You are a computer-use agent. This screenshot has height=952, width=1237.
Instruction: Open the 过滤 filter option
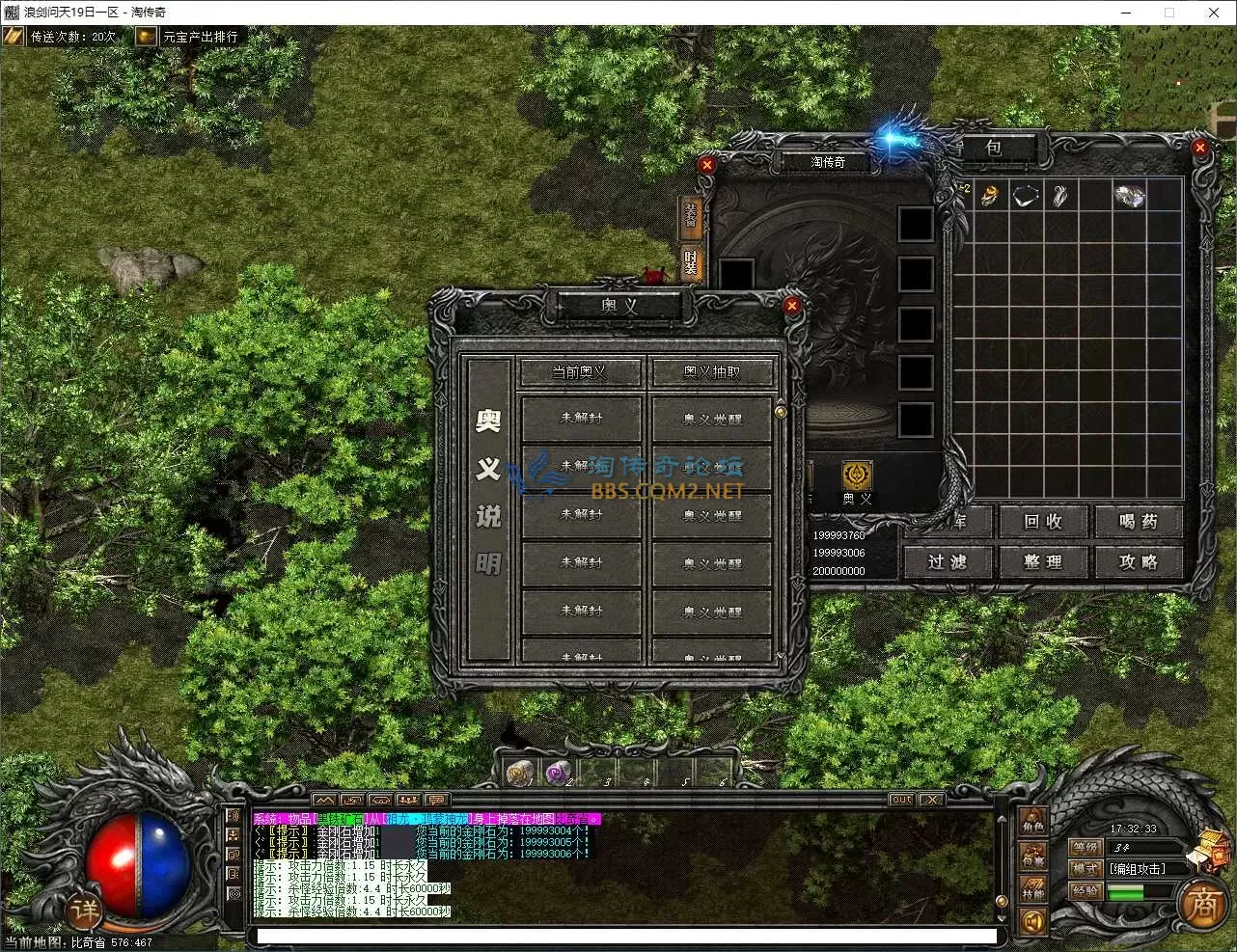pos(948,561)
